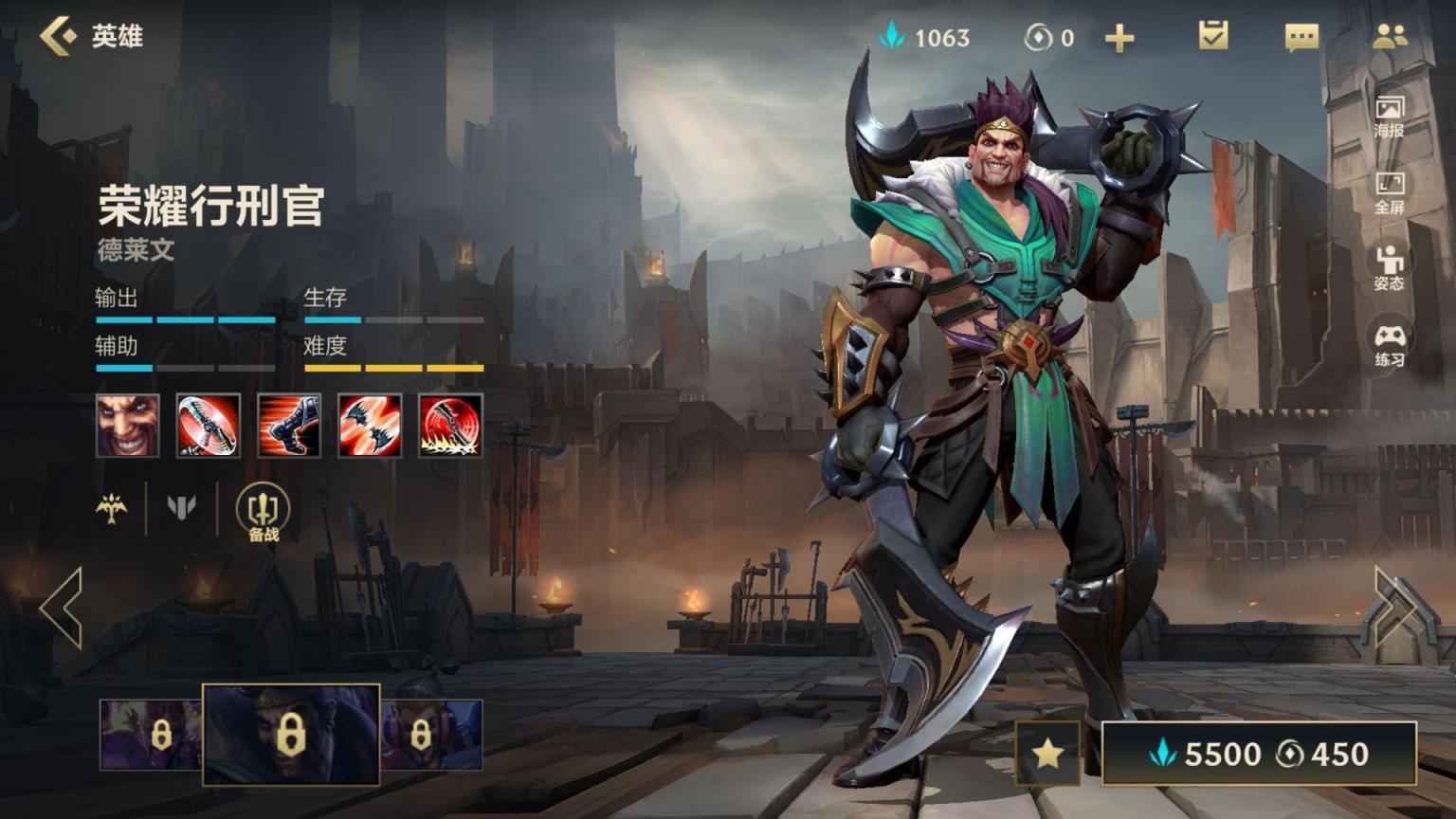Toggle the star favorite button
Screen dimensions: 1456x819
(1047, 754)
